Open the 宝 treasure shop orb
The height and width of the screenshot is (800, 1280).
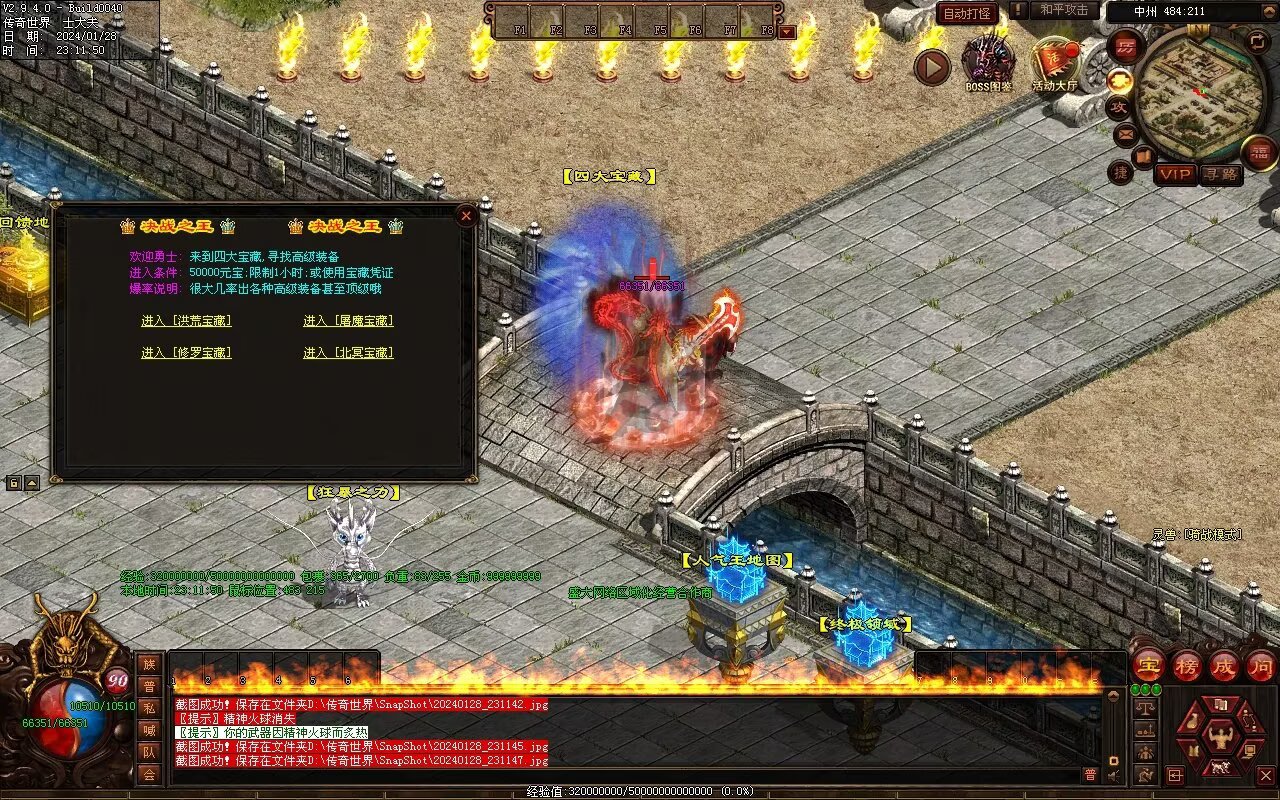click(1148, 665)
